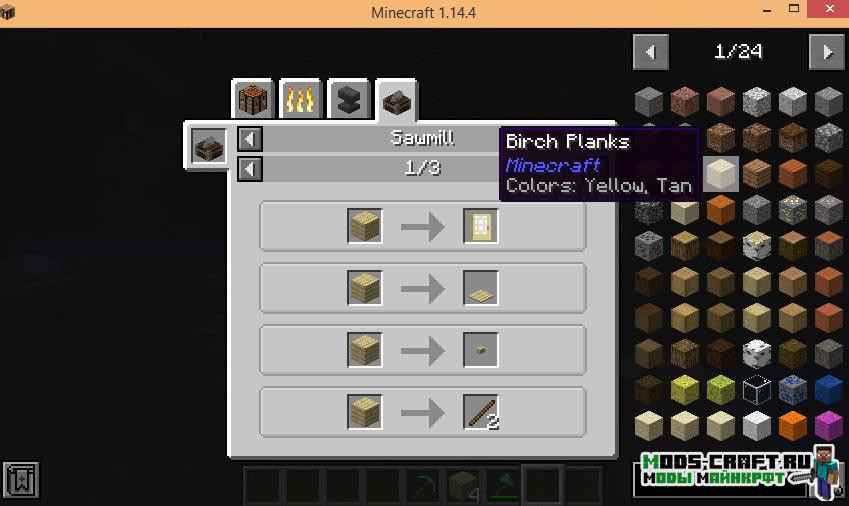This screenshot has width=849, height=506.
Task: Choose the birch pressure plate output
Action: coord(481,288)
